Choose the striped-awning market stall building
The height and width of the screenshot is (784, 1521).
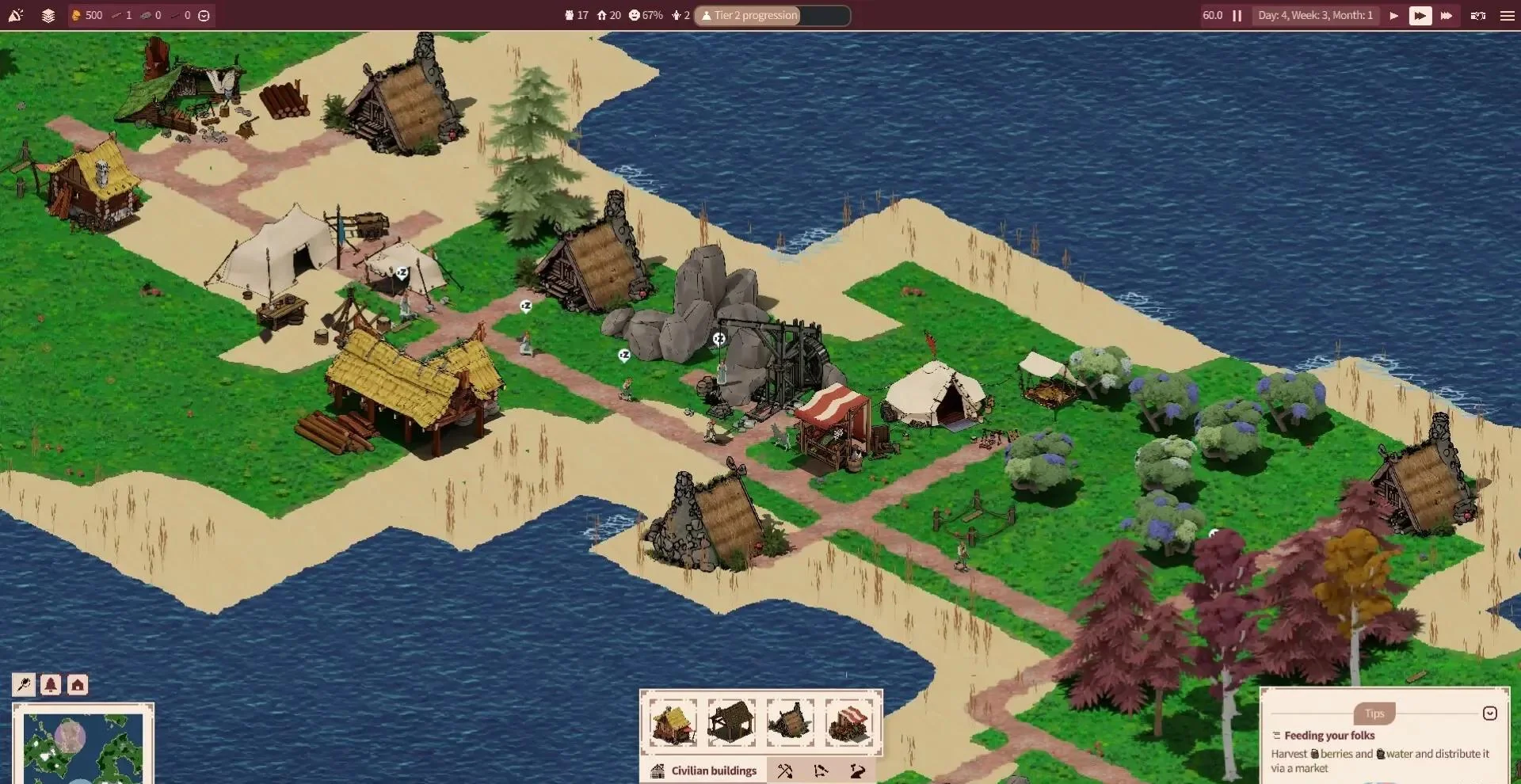tap(848, 721)
